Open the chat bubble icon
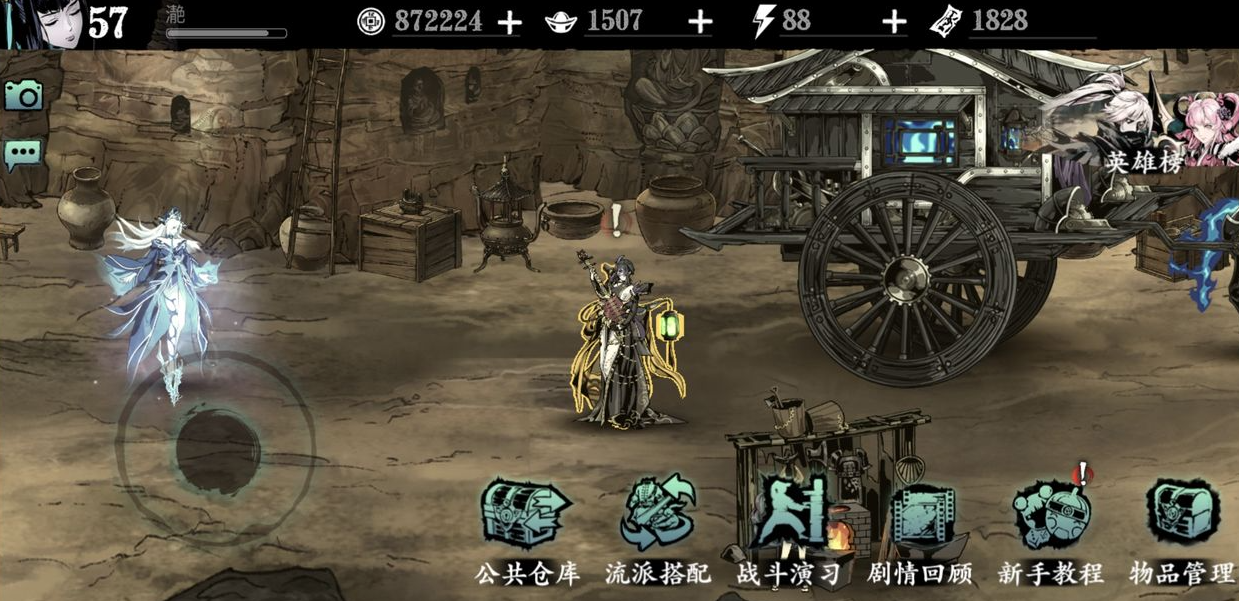1239x601 pixels. 23,153
